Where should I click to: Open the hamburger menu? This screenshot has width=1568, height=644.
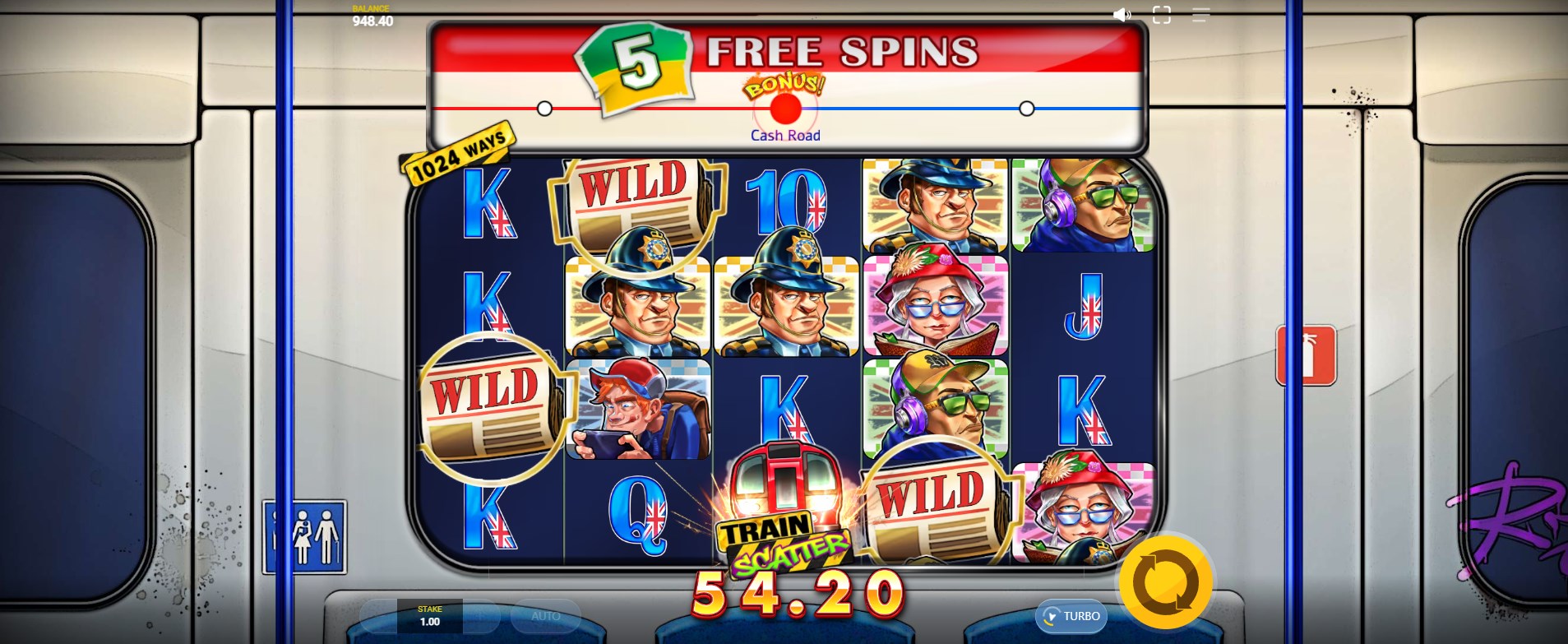[1200, 15]
